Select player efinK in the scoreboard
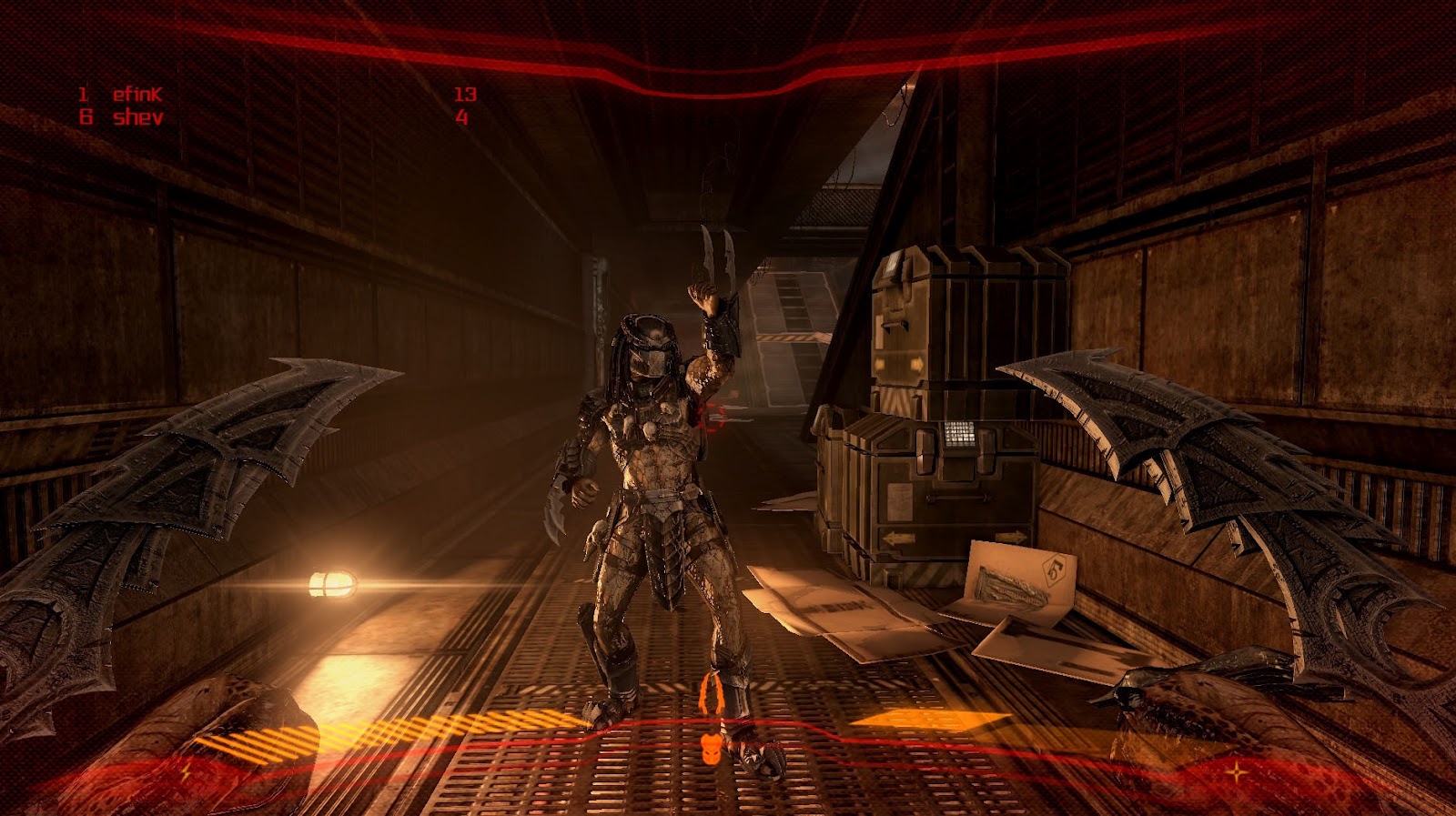The width and height of the screenshot is (1456, 816). click(x=136, y=94)
